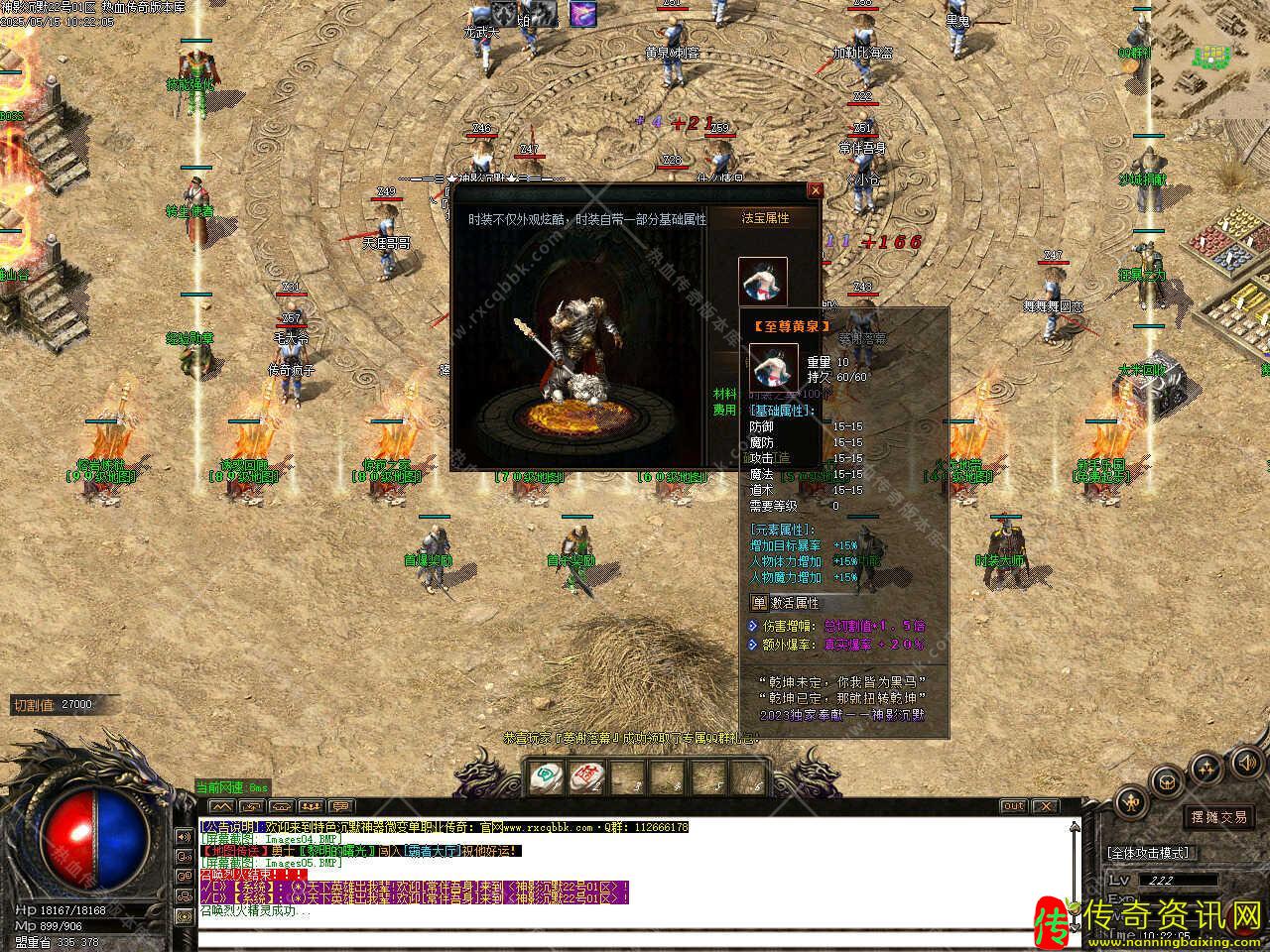Open the 法宝属性 panel
The width and height of the screenshot is (1270, 952).
click(765, 218)
